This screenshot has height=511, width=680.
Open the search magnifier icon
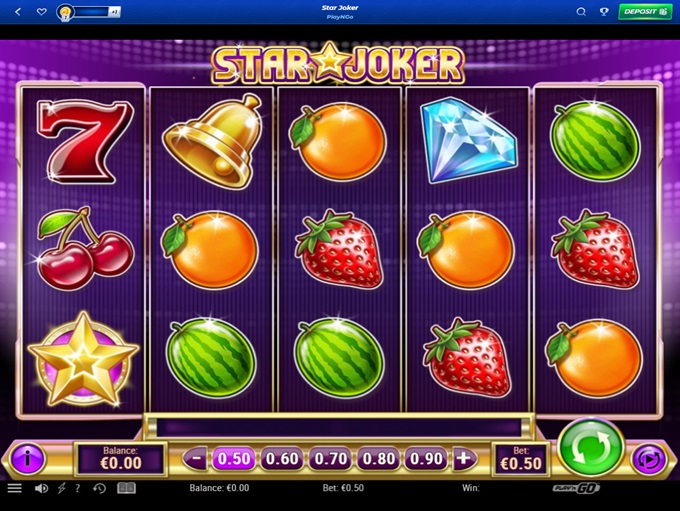click(581, 12)
